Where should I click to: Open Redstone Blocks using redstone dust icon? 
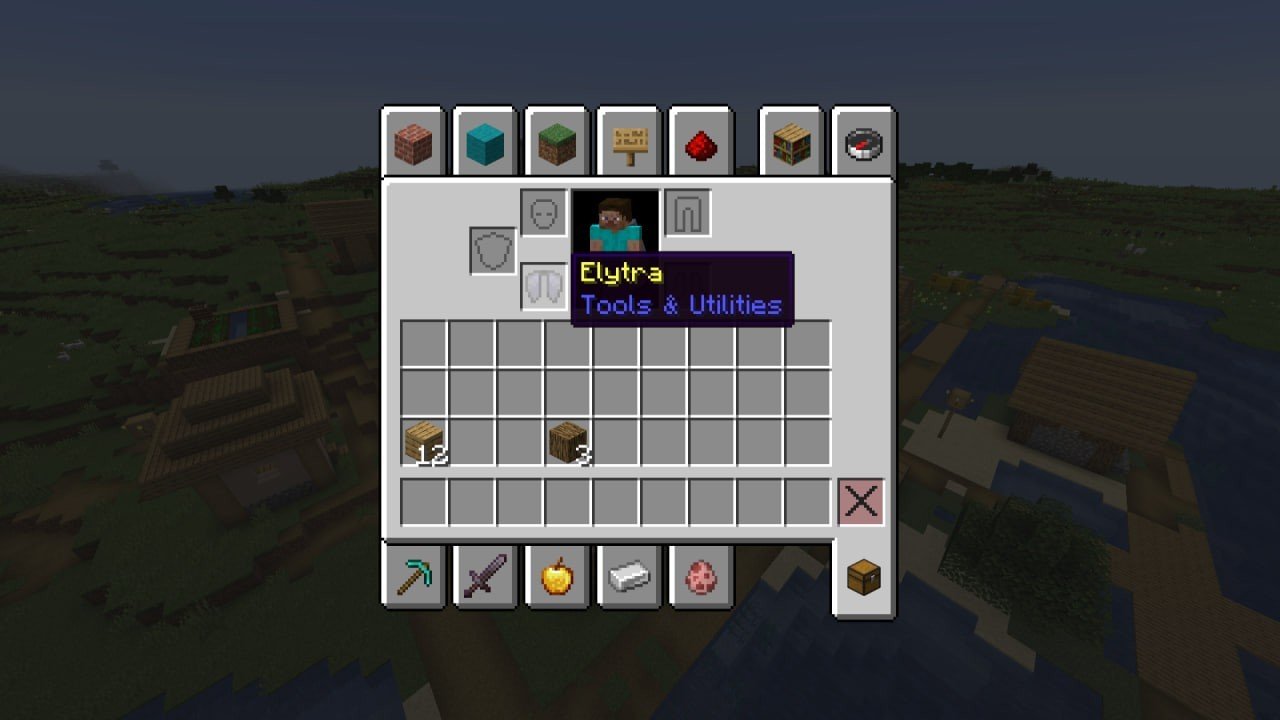[700, 143]
